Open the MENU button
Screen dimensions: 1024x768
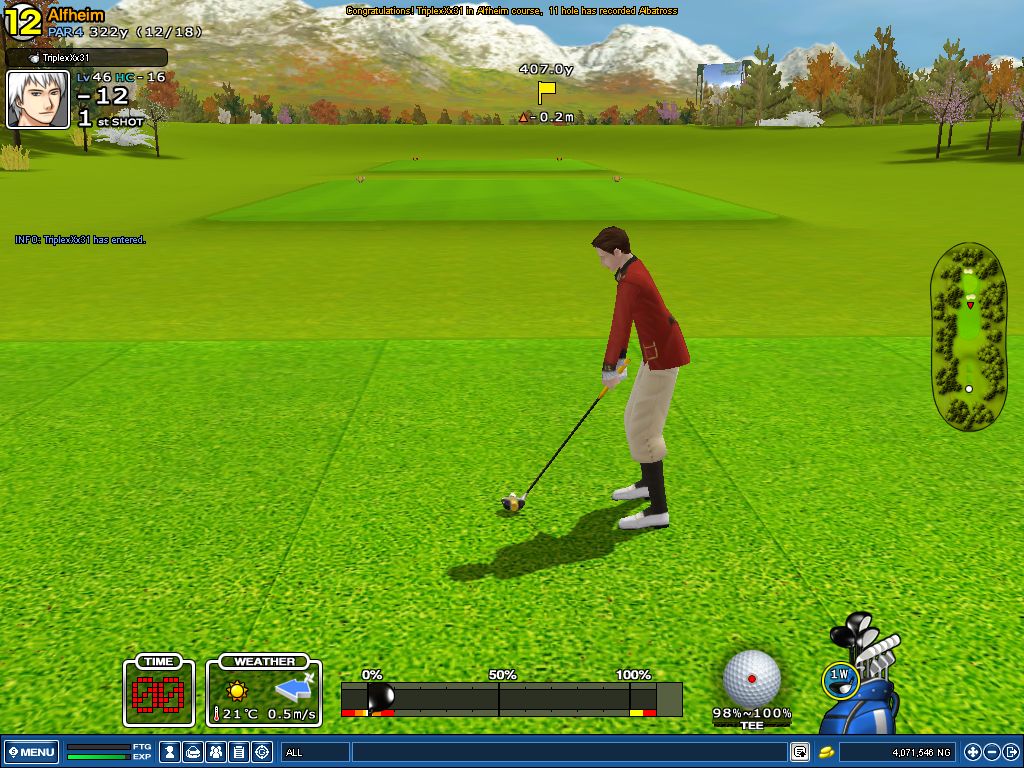coord(32,751)
